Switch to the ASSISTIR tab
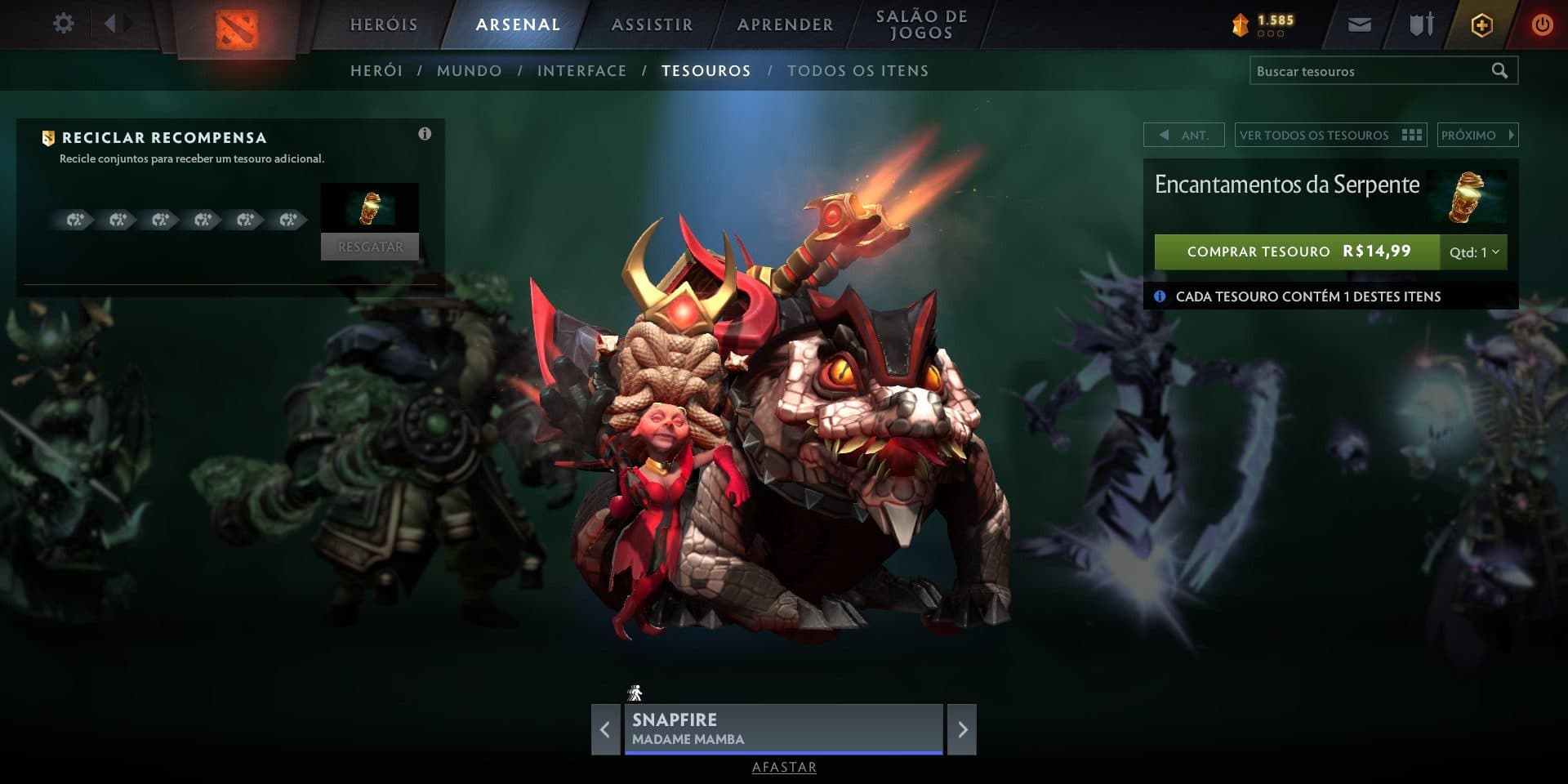 (651, 24)
